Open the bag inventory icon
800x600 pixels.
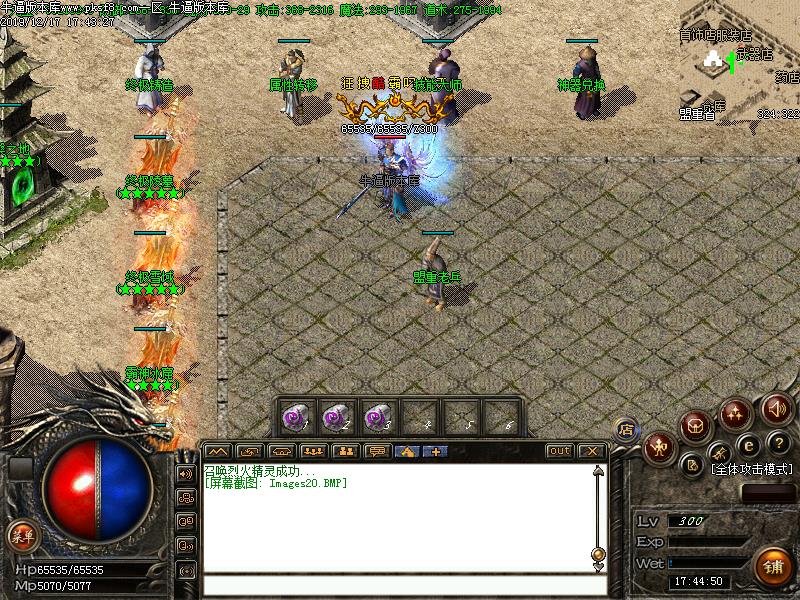point(697,427)
